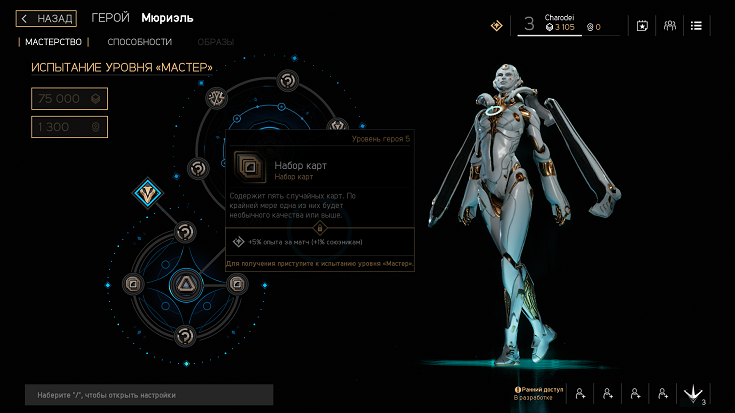735x413 pixels.
Task: Select the Мастерство tab
Action: click(x=52, y=42)
